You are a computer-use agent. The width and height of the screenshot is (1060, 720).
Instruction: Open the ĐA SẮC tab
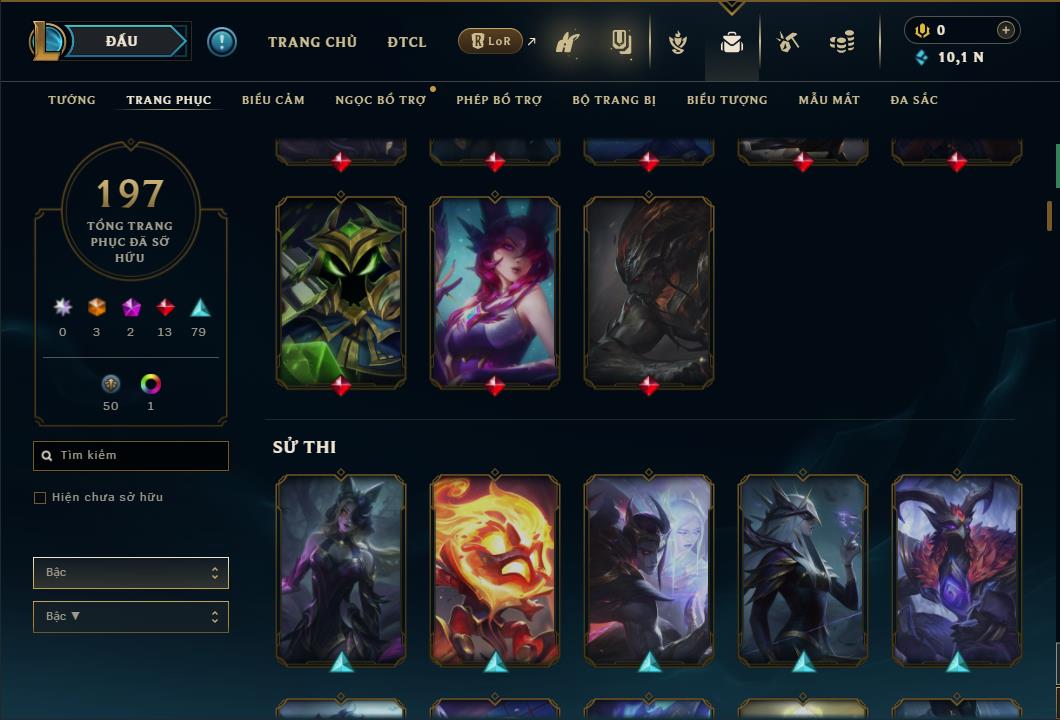click(914, 100)
